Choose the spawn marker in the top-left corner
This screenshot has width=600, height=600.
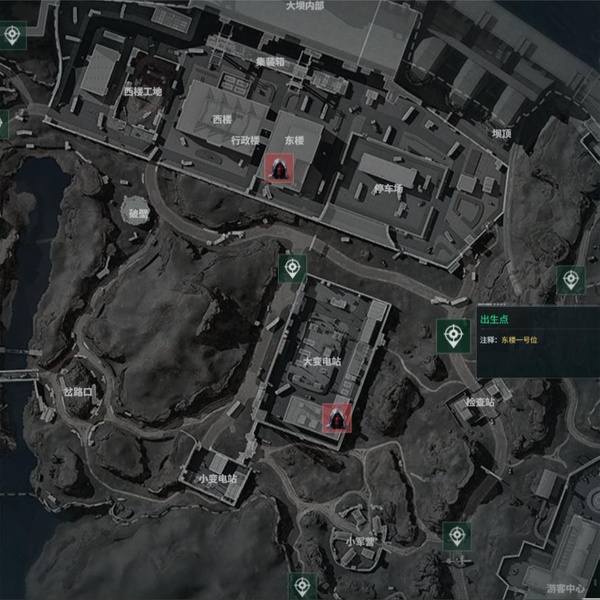click(12, 35)
